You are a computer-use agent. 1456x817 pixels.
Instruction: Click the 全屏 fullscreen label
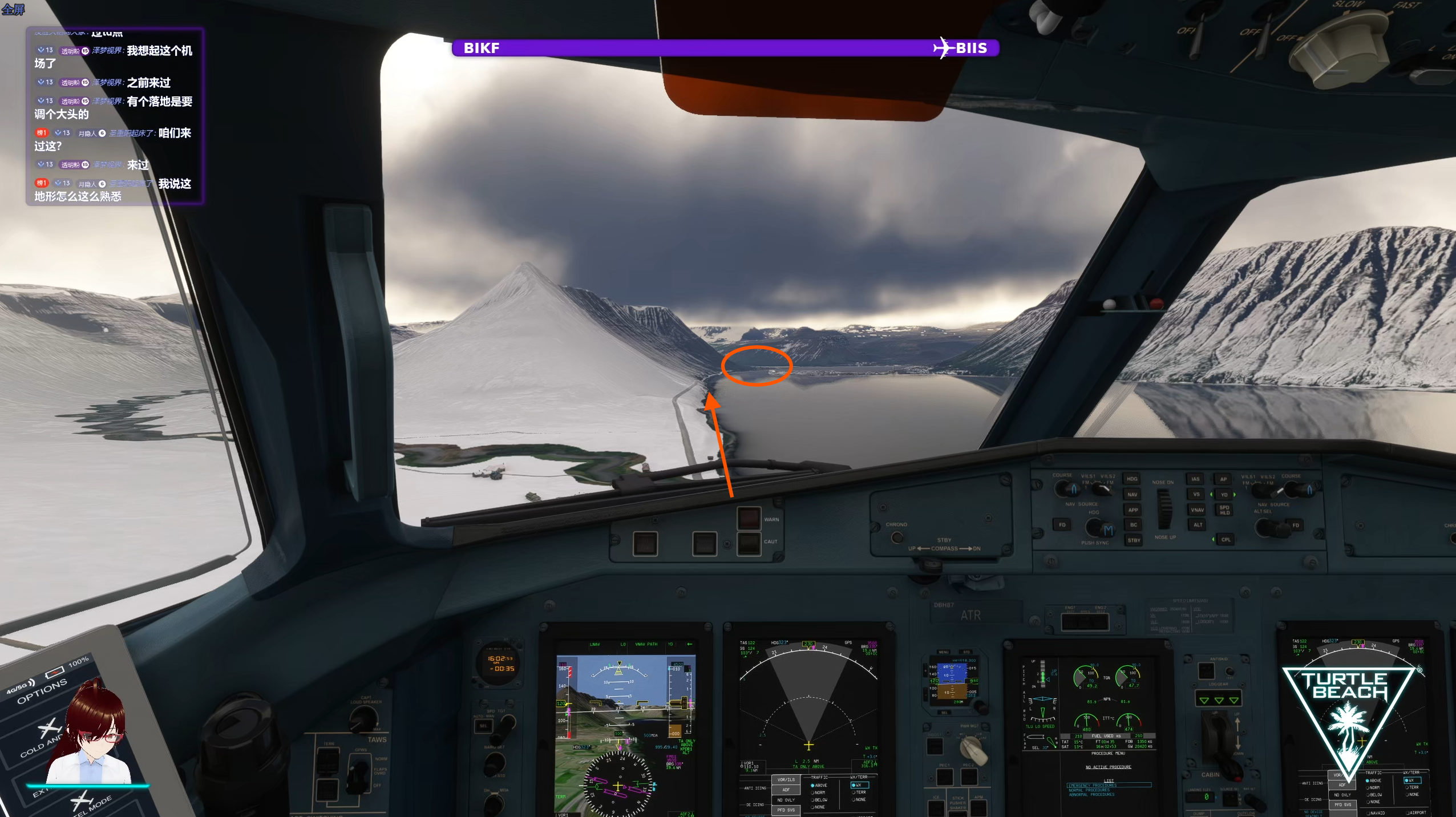(x=13, y=10)
